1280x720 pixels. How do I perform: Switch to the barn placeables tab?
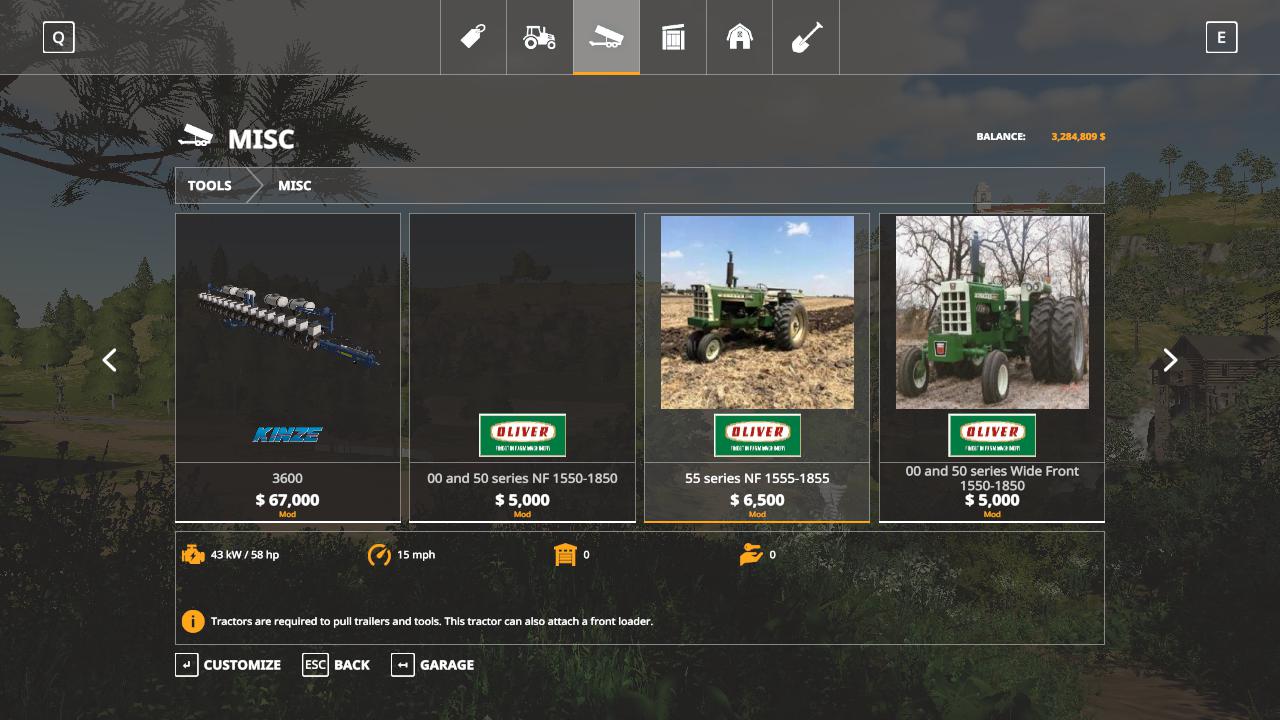(x=739, y=37)
